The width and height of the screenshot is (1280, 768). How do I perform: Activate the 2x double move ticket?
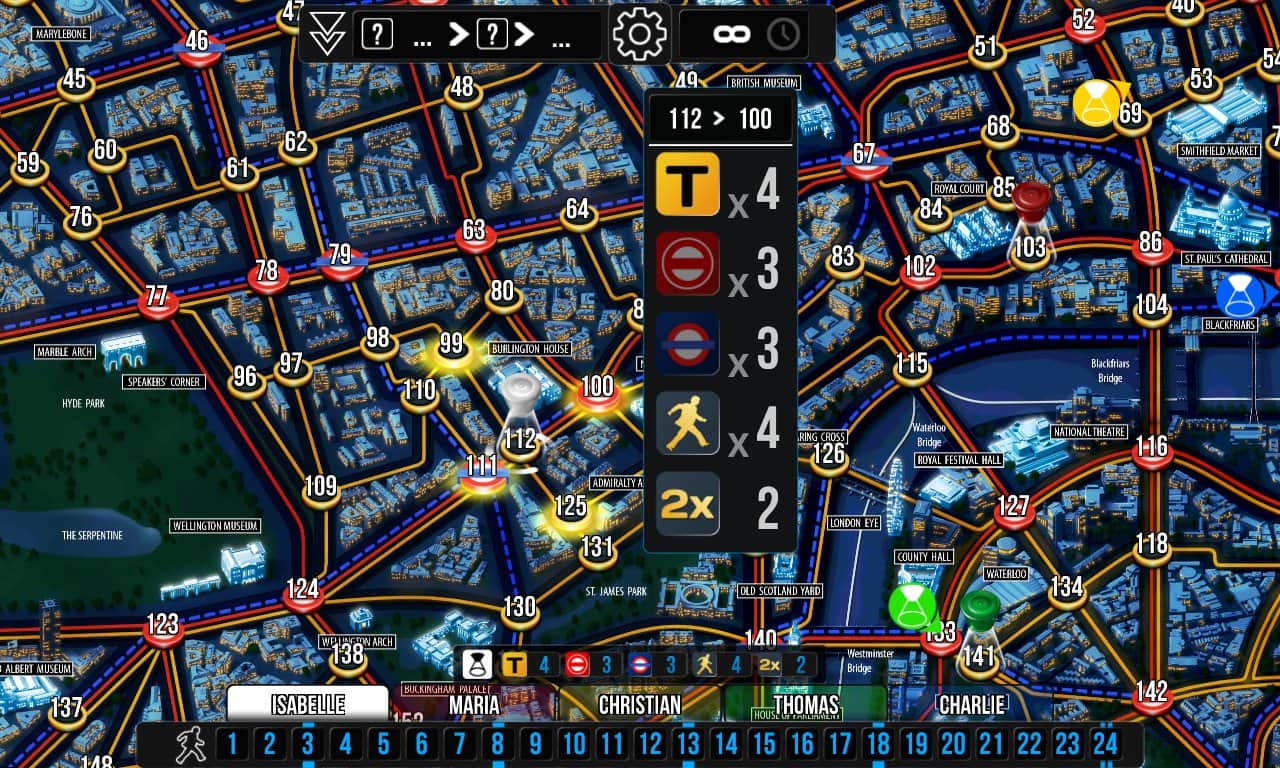[688, 504]
